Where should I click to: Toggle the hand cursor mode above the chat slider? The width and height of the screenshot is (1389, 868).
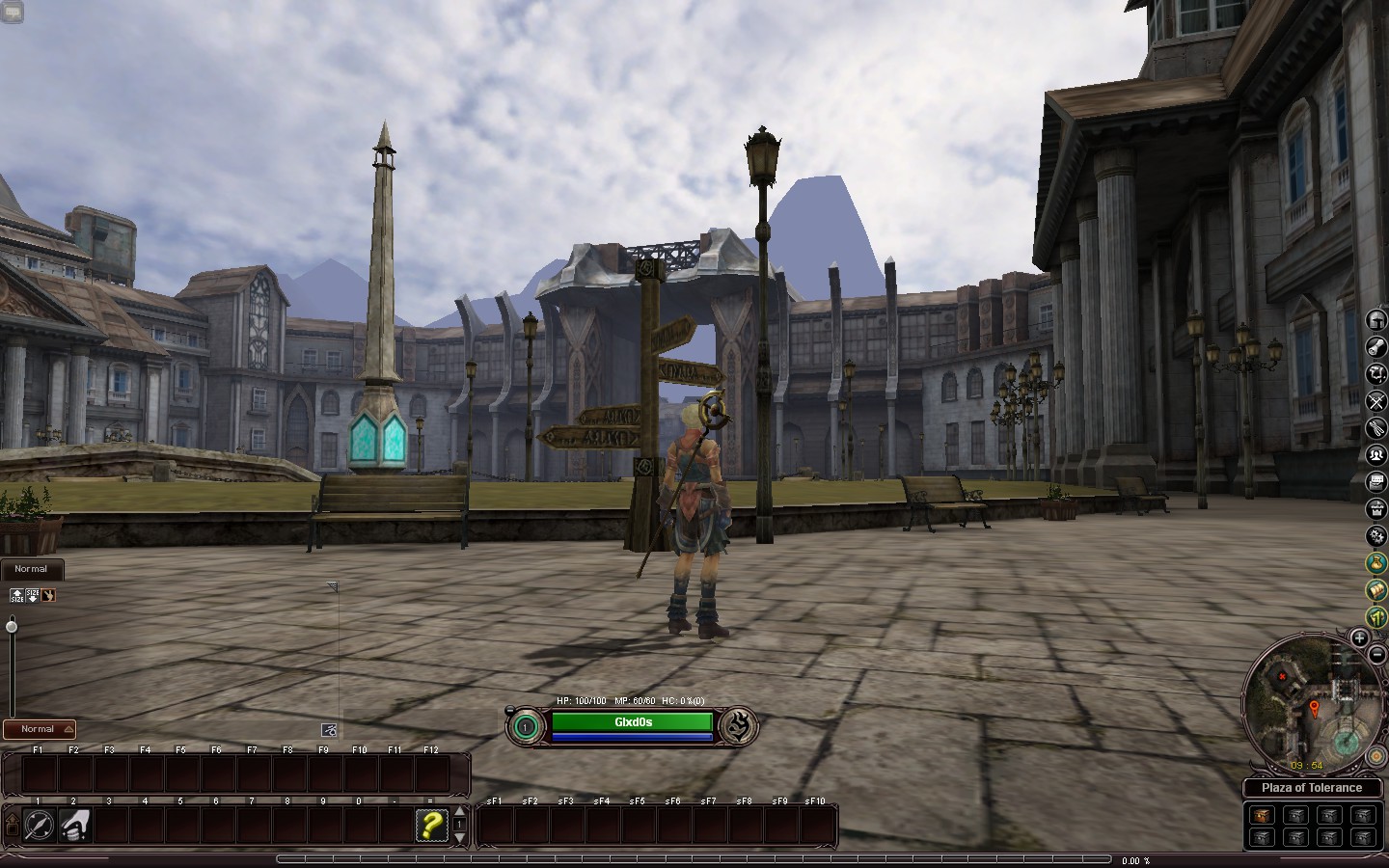pos(48,595)
